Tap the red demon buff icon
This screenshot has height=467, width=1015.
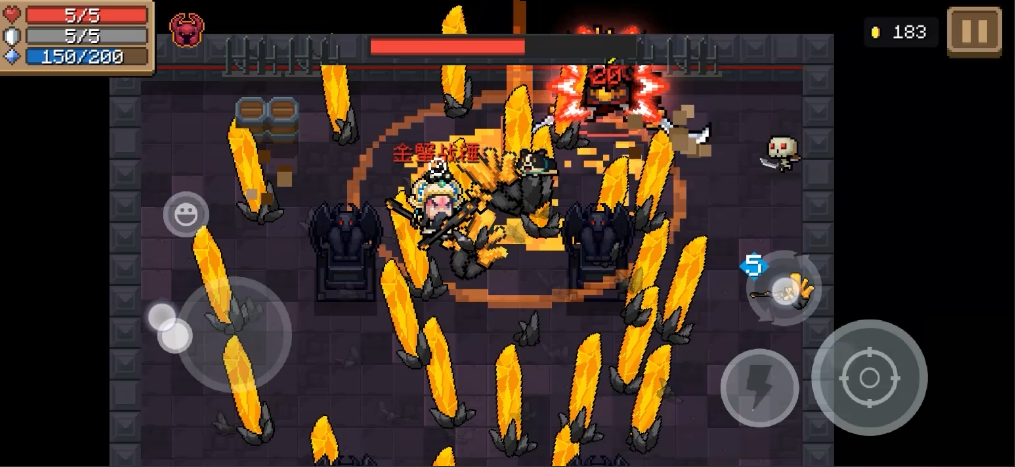(x=184, y=31)
